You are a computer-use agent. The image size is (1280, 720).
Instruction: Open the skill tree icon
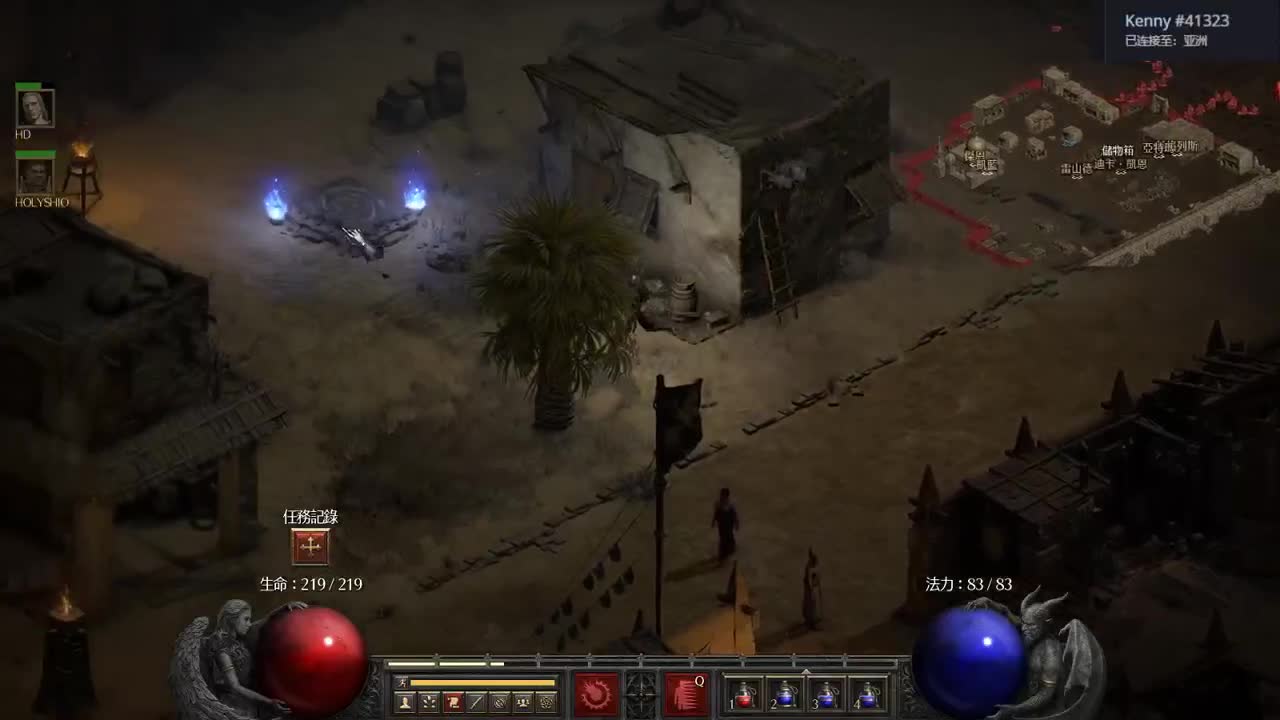point(429,700)
